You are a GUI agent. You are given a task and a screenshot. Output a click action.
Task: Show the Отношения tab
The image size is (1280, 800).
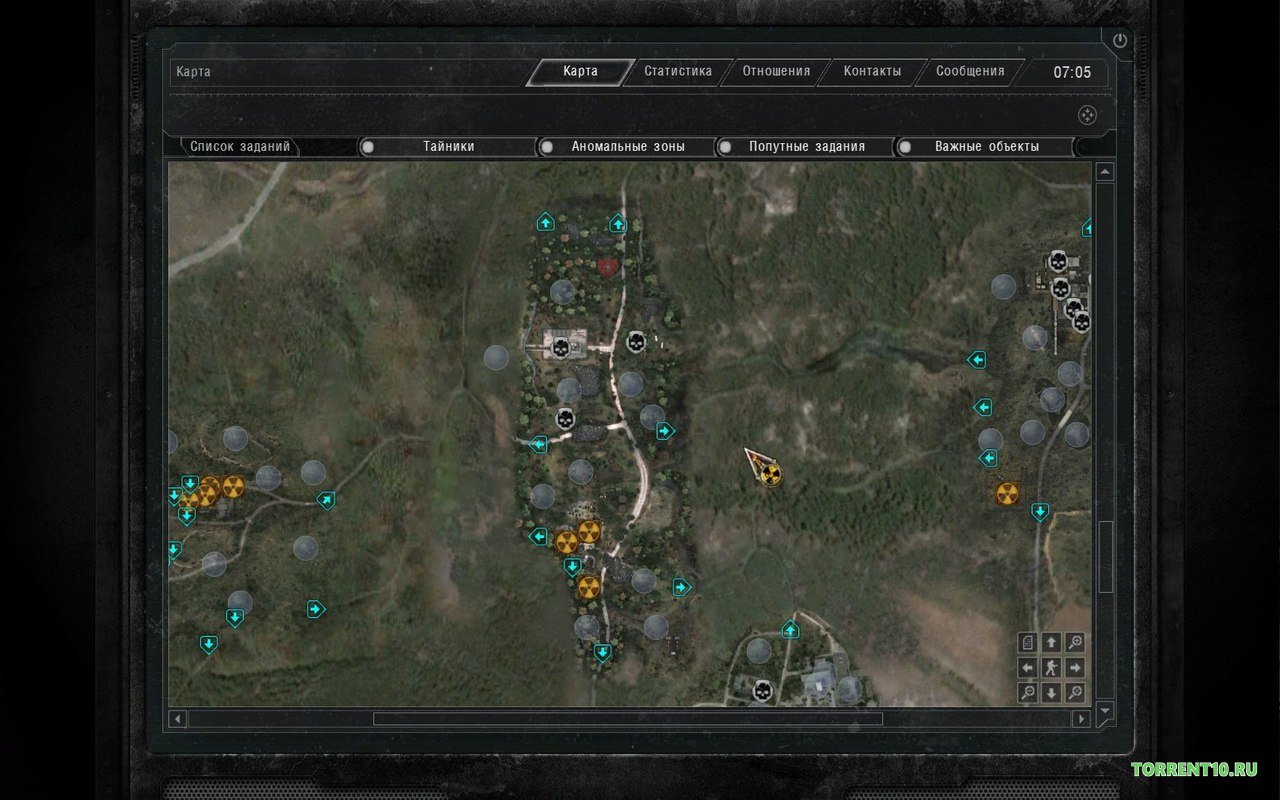point(776,72)
